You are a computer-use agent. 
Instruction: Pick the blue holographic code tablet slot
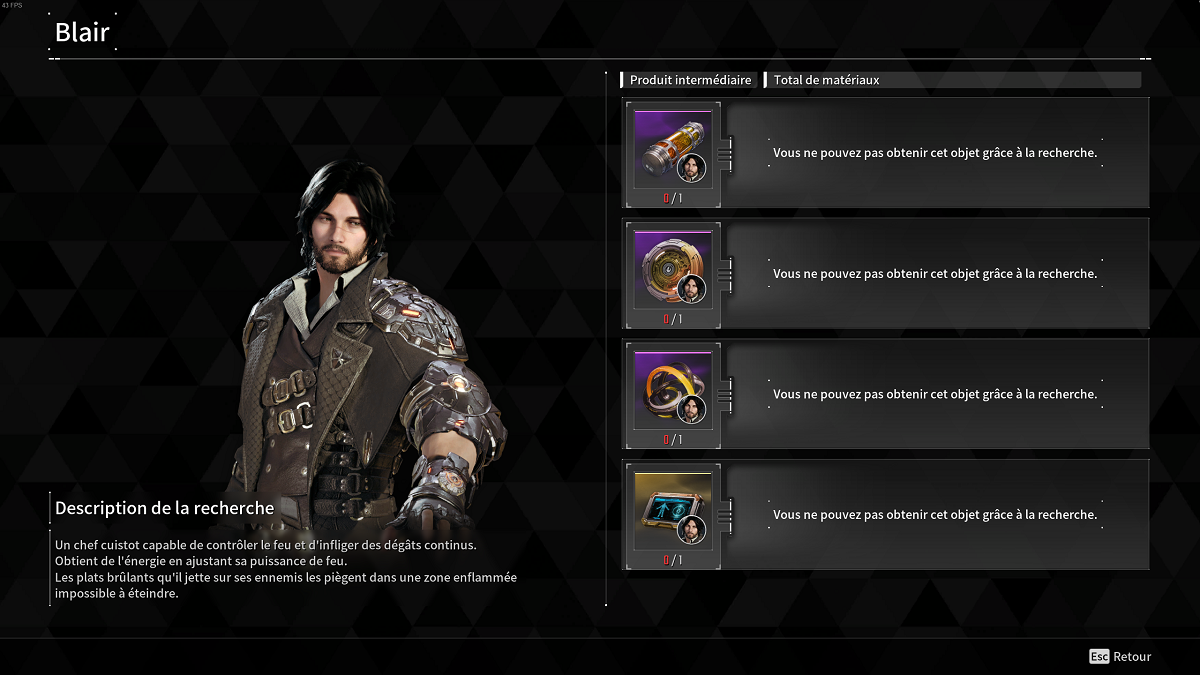pos(673,511)
